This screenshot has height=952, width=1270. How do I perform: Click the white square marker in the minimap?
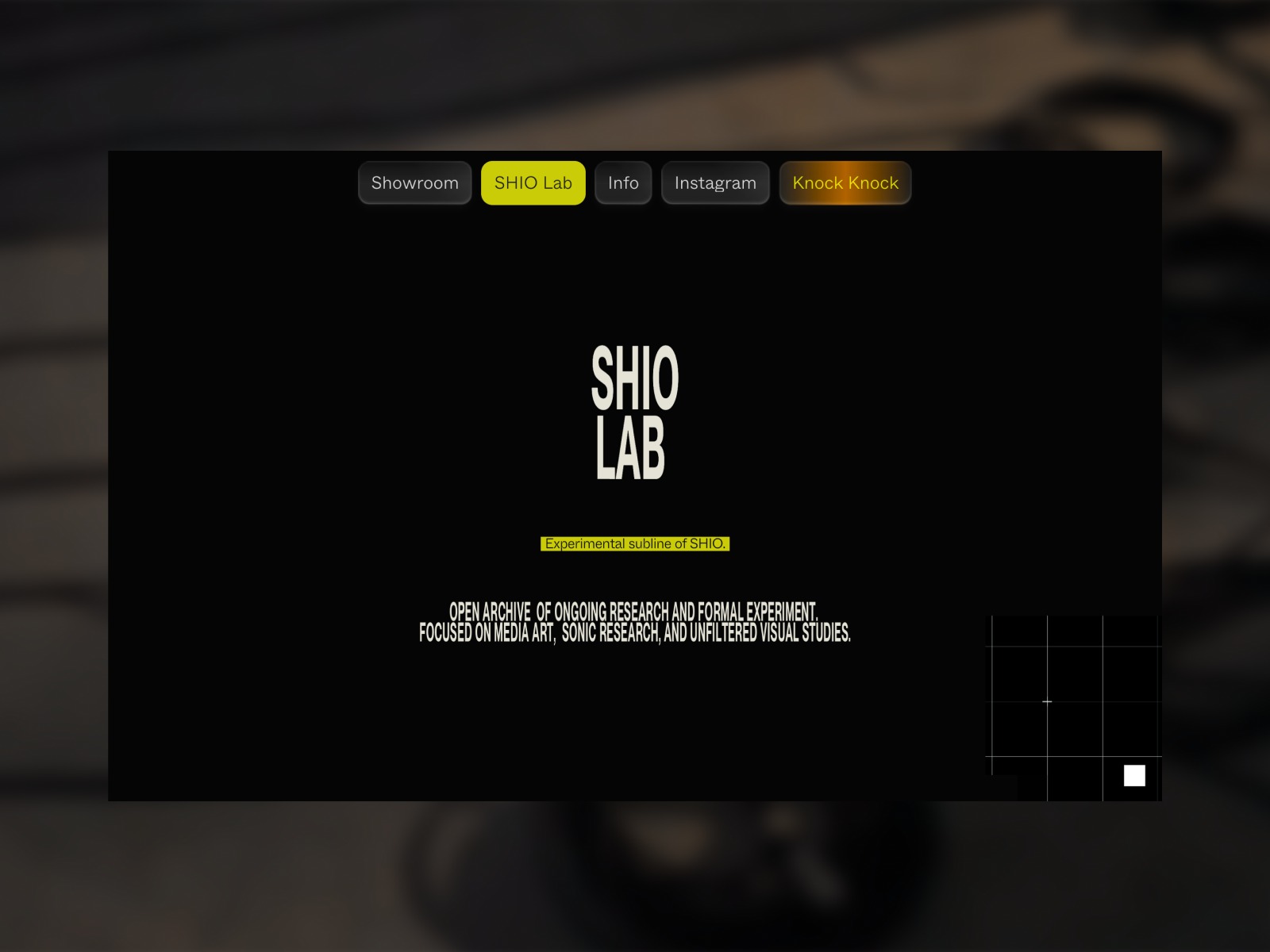(x=1133, y=775)
